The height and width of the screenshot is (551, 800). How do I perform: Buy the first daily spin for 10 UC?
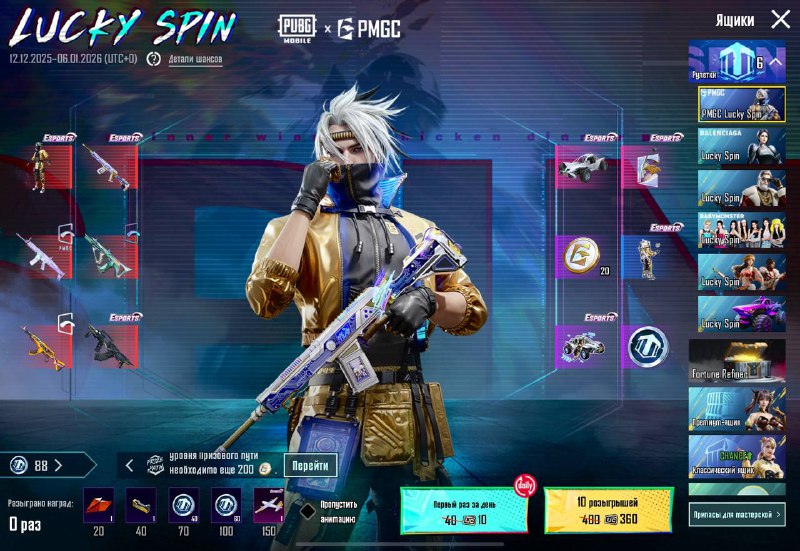point(463,510)
